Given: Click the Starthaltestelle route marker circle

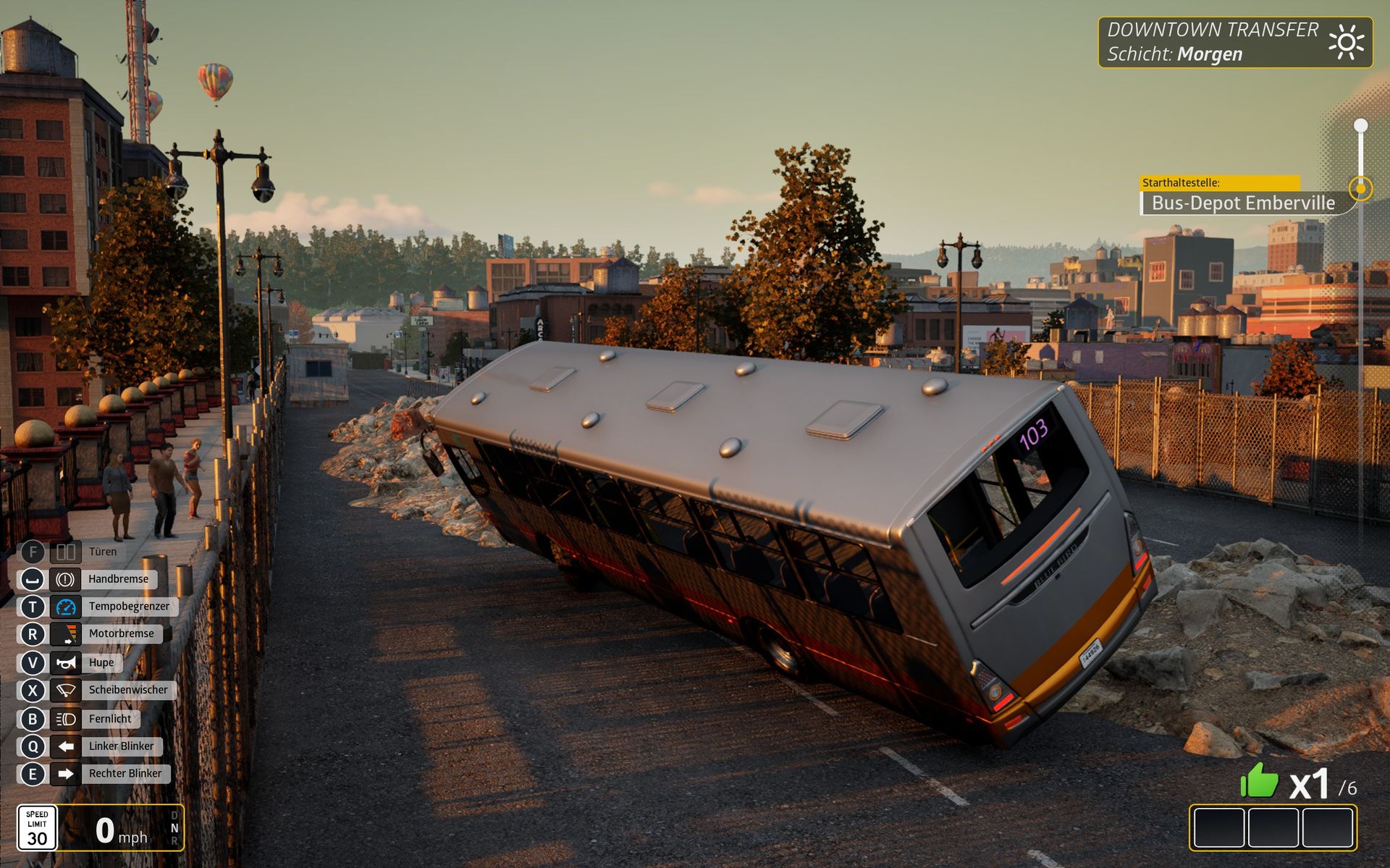Looking at the screenshot, I should pyautogui.click(x=1360, y=188).
